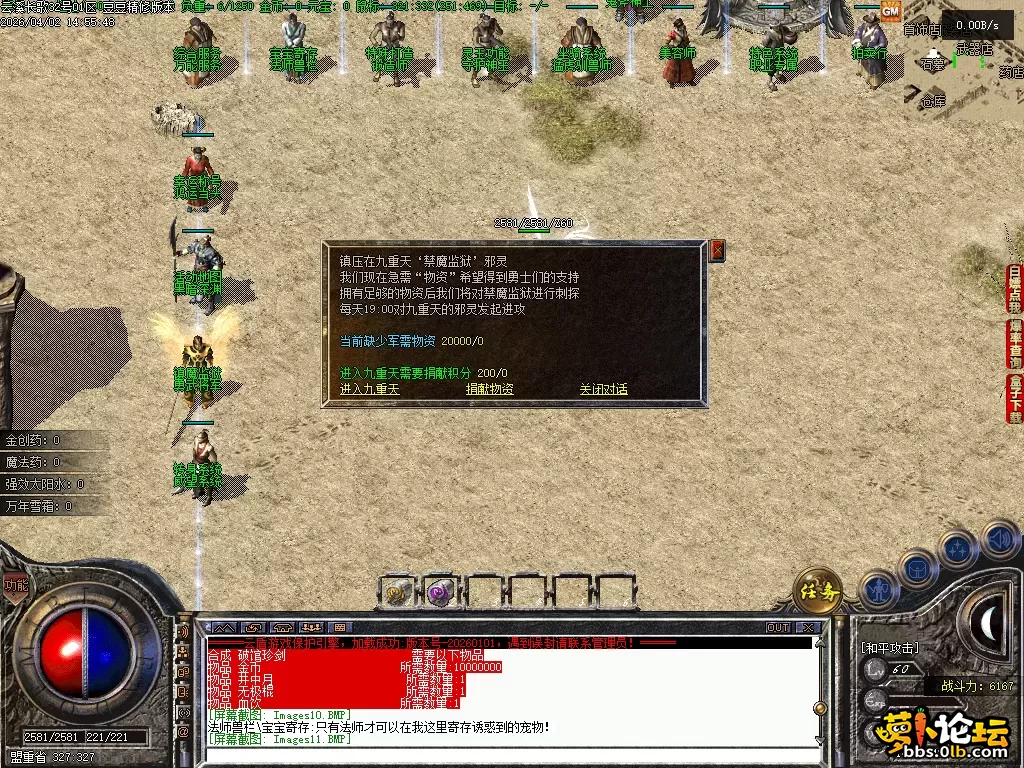Close the NPC dialog with the red X
The image size is (1024, 768).
click(x=717, y=250)
